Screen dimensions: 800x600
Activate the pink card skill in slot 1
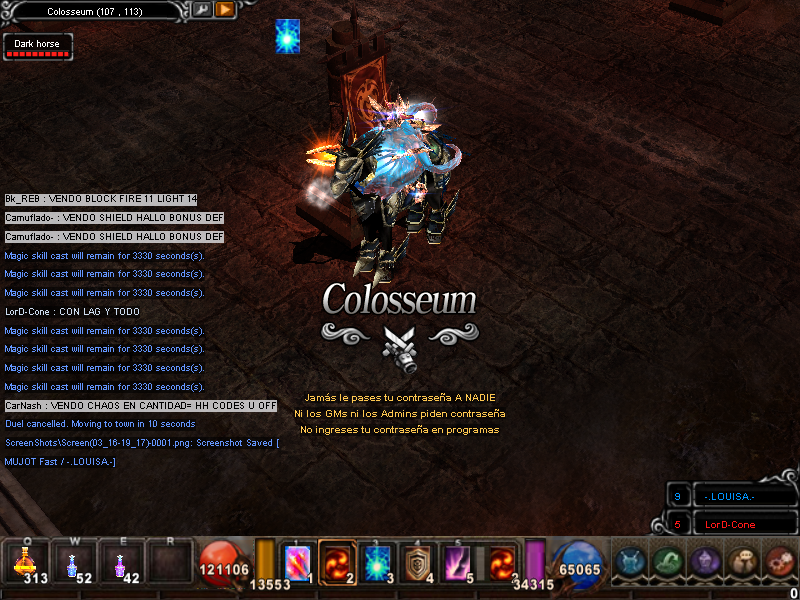click(297, 562)
